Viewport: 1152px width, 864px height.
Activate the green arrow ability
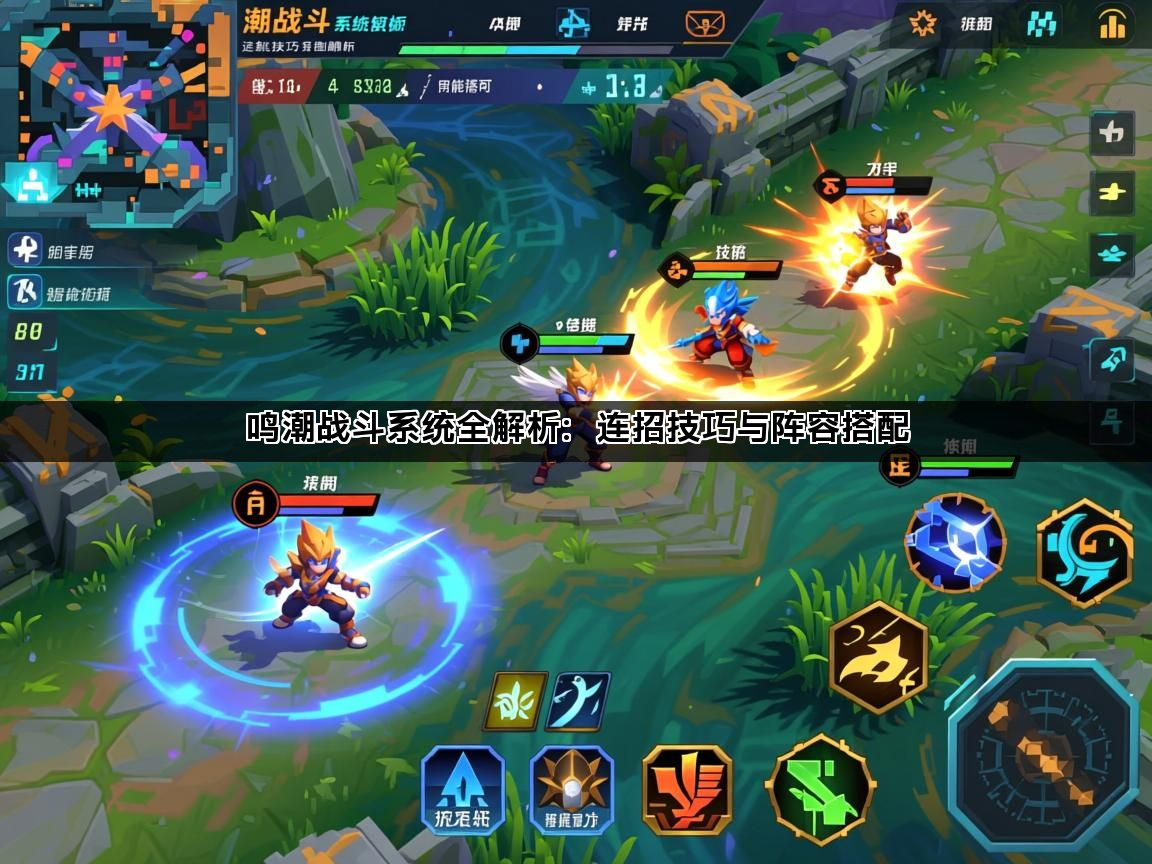click(x=821, y=790)
